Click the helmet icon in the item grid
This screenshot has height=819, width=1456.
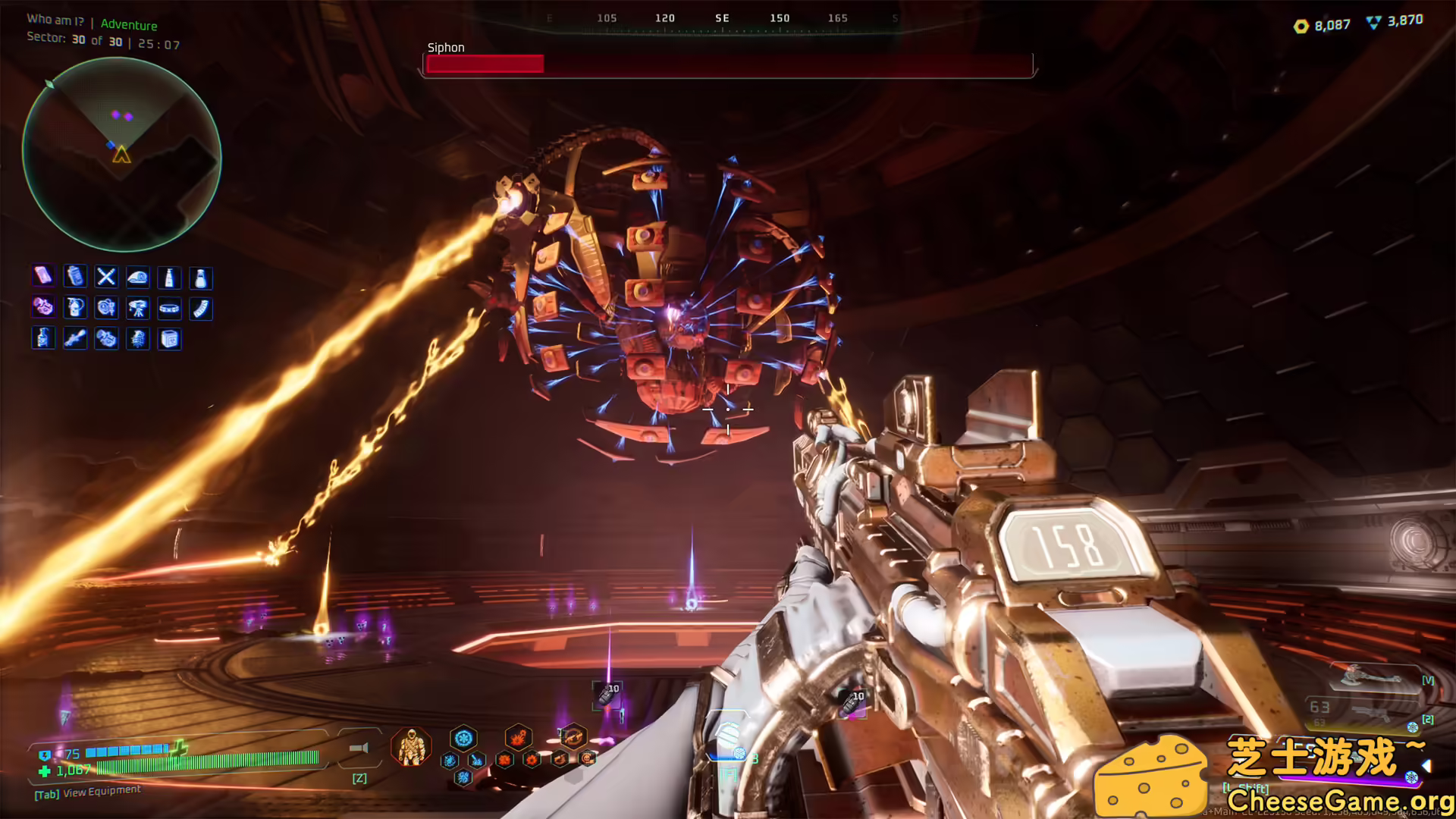point(137,277)
